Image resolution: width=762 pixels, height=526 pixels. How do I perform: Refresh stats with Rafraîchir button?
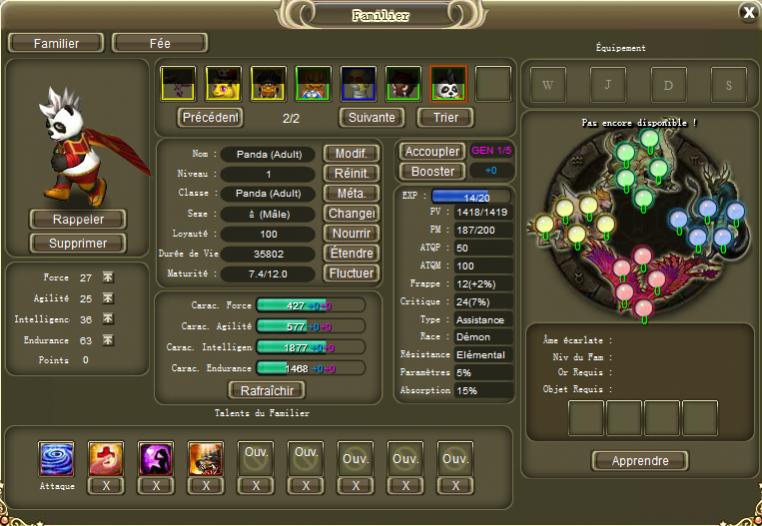click(x=267, y=390)
